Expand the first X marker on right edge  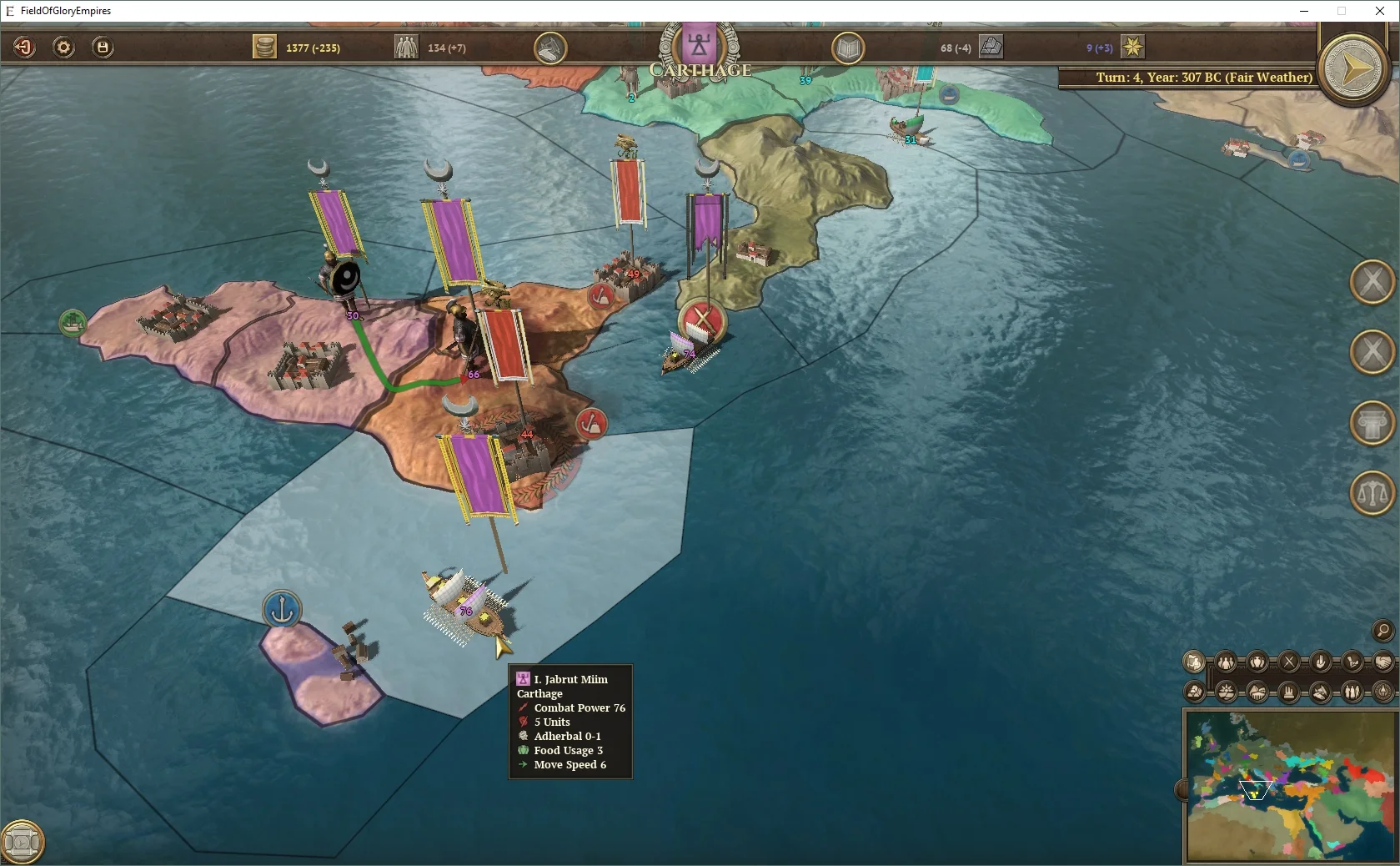(x=1372, y=282)
